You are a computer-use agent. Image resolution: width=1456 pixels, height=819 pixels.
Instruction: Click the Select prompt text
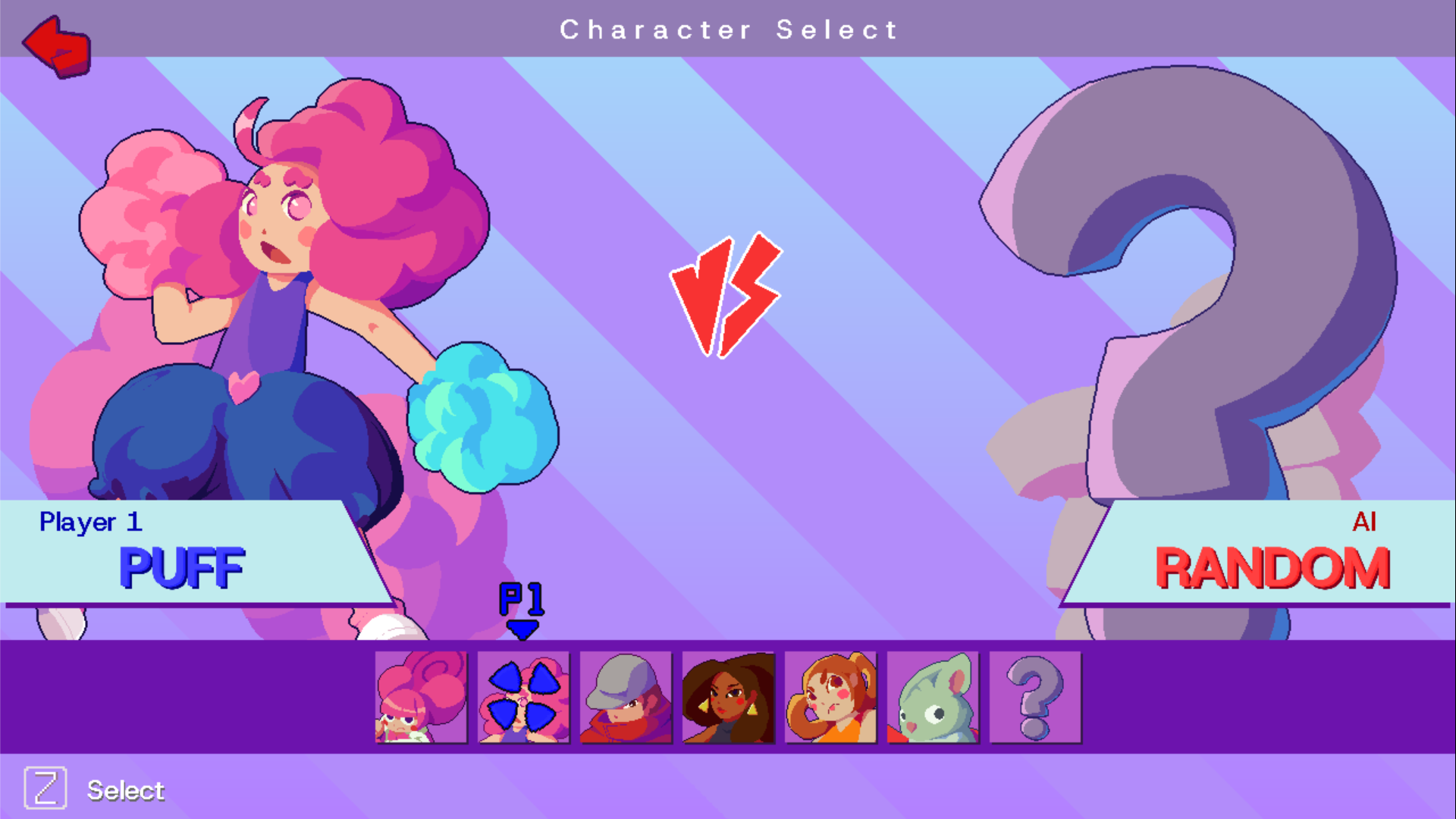click(126, 790)
